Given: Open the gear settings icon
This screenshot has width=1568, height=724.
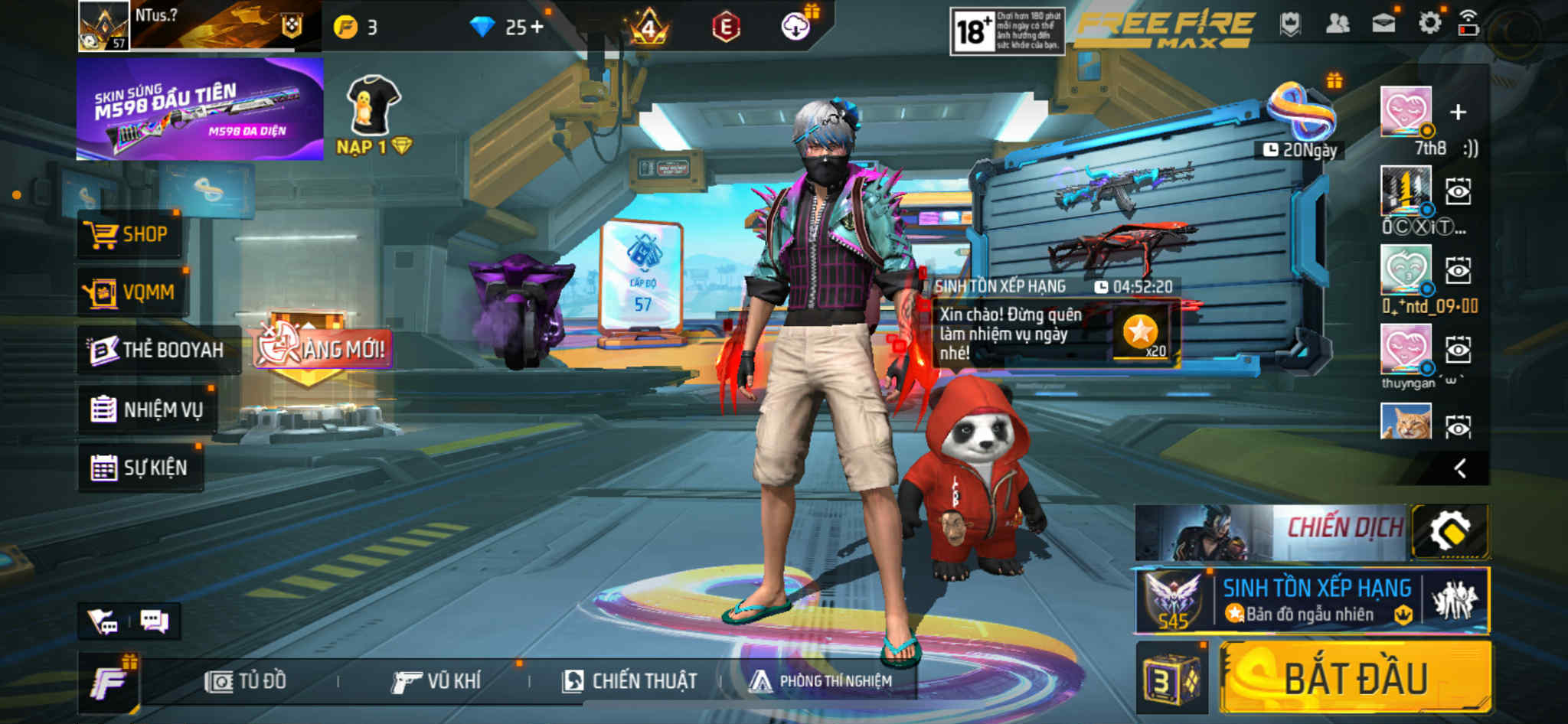Looking at the screenshot, I should 1429,24.
